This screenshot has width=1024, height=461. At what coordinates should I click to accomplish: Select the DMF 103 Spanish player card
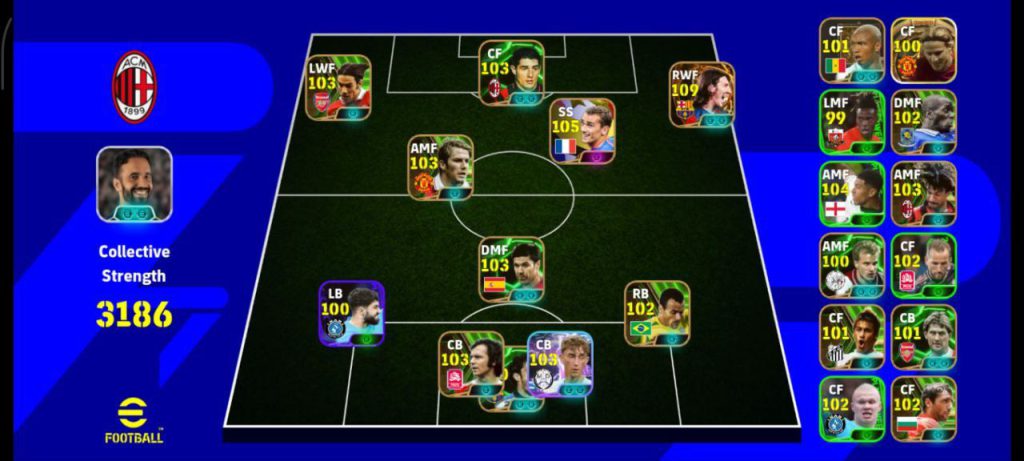511,270
